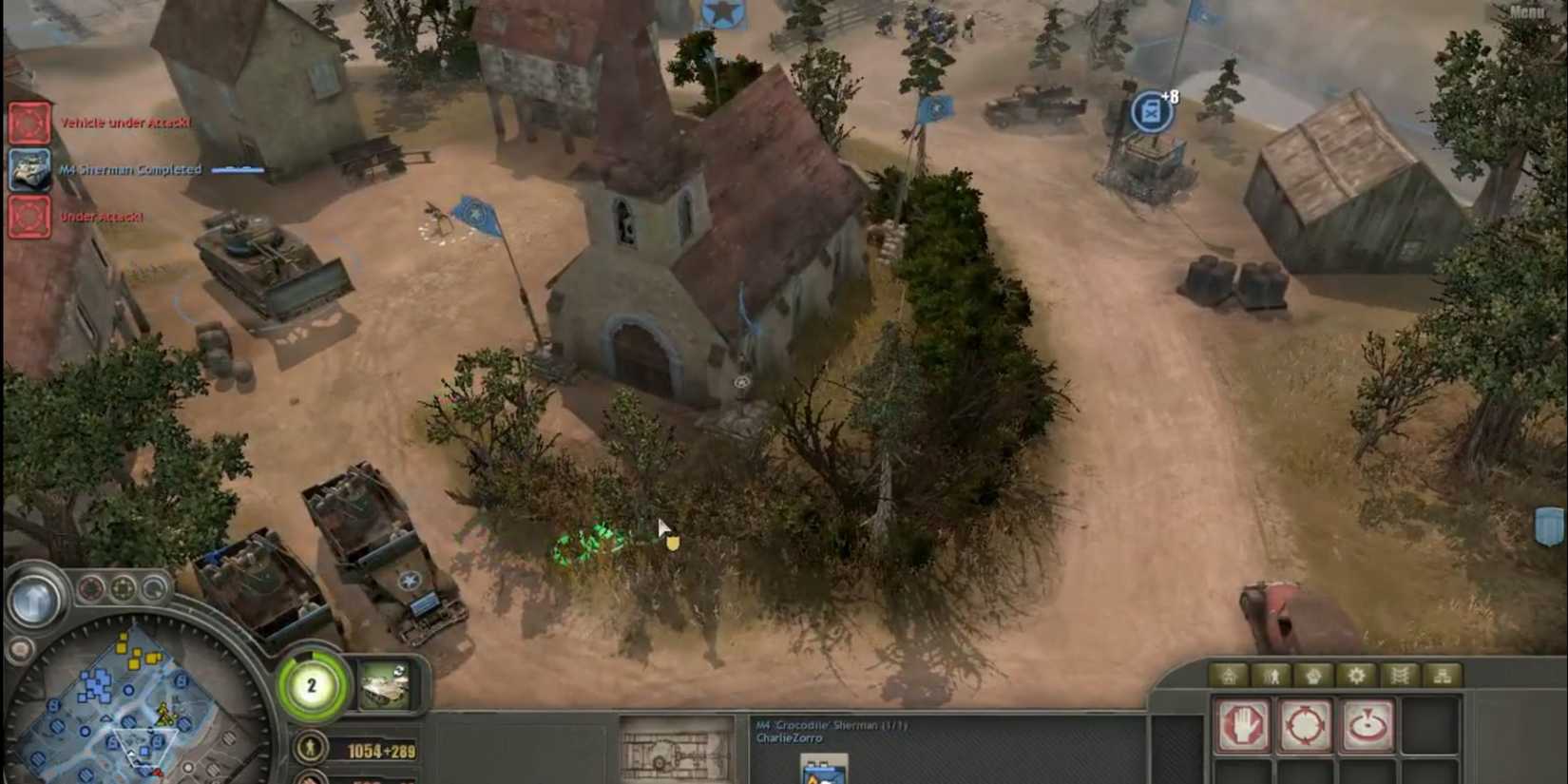Toggle the grid overlay icon above the minimap

[x=122, y=588]
